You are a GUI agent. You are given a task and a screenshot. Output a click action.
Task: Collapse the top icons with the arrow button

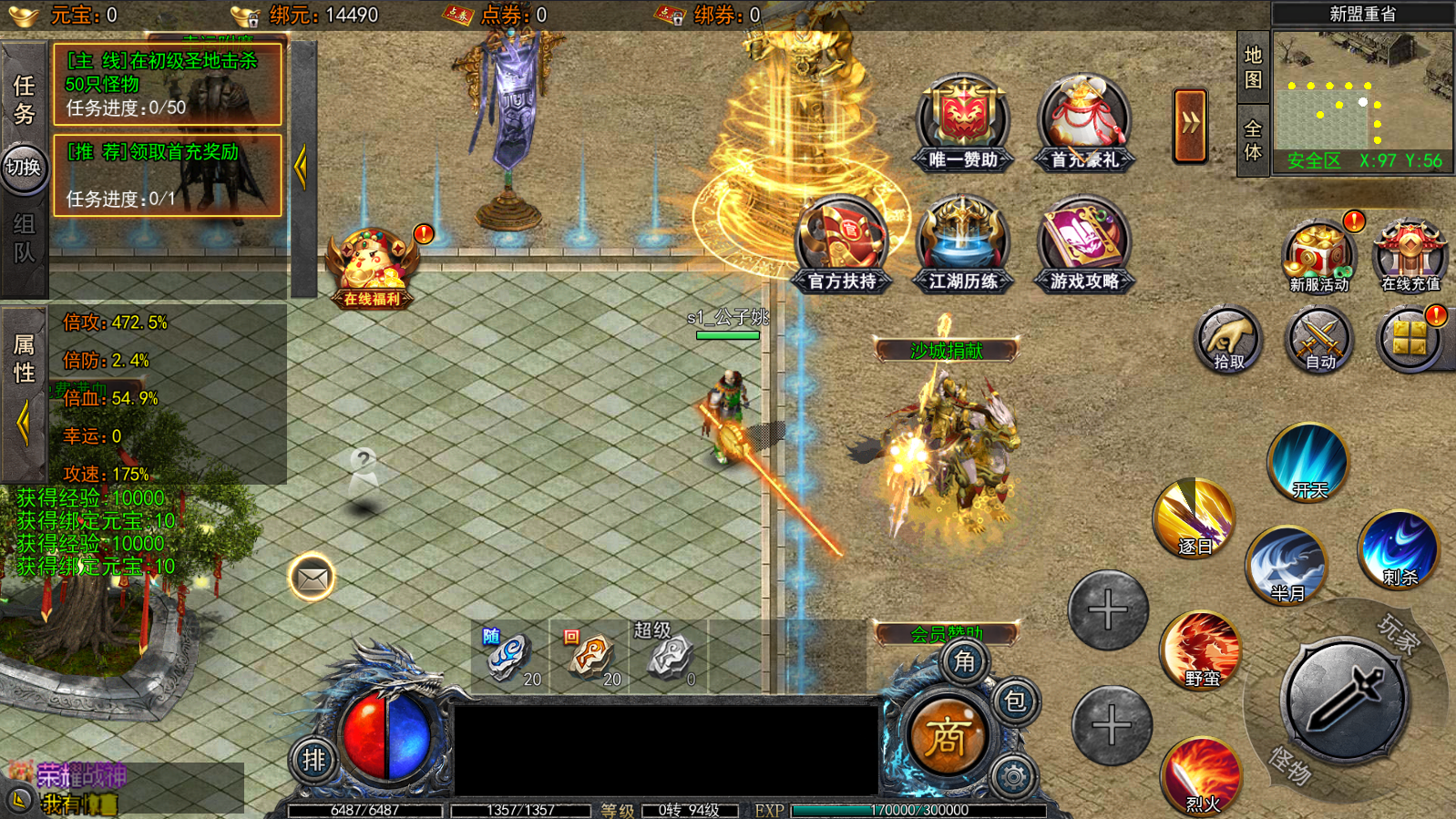click(x=1190, y=126)
